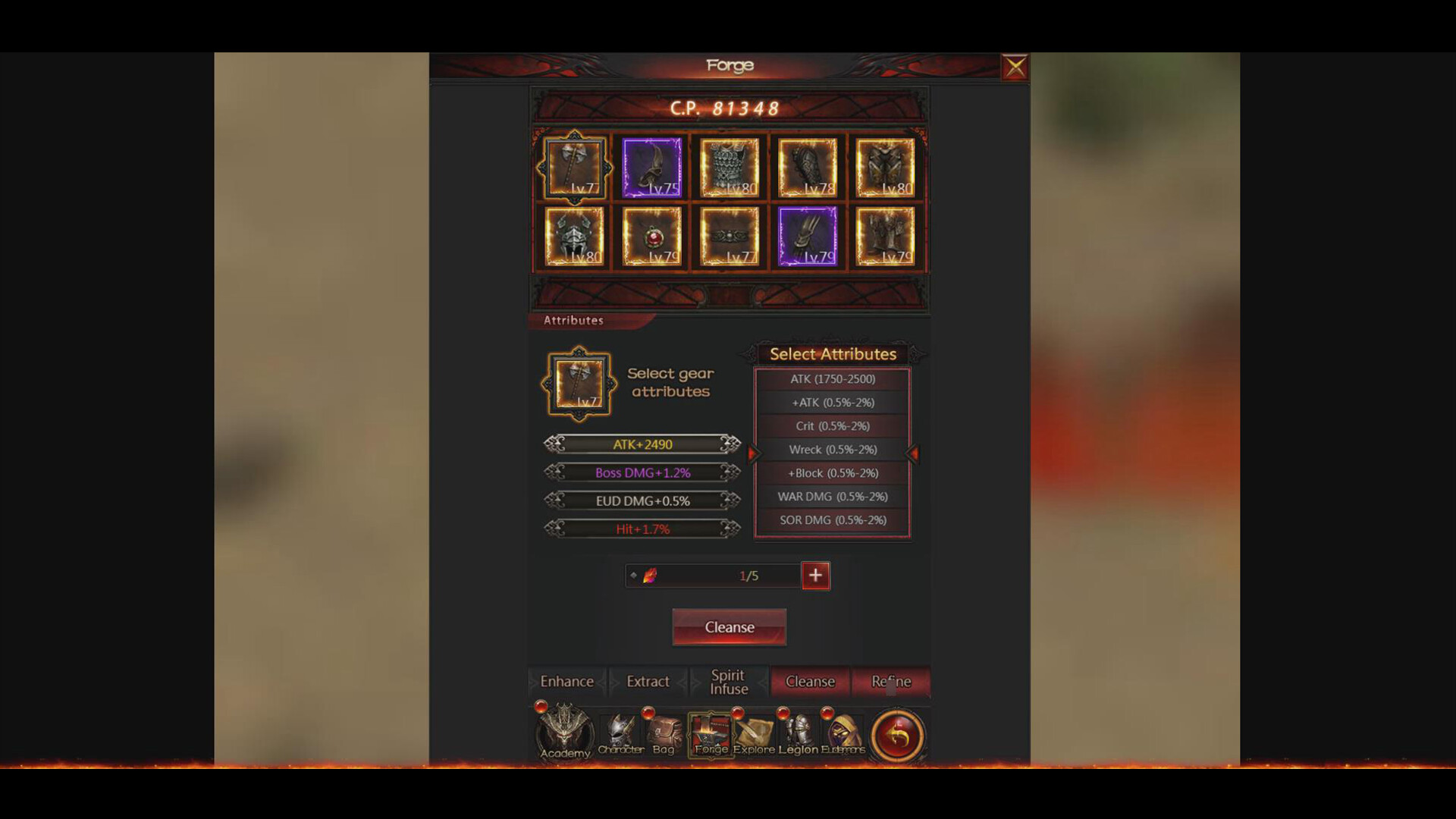
Task: Open the Attributes panel header
Action: pos(574,321)
